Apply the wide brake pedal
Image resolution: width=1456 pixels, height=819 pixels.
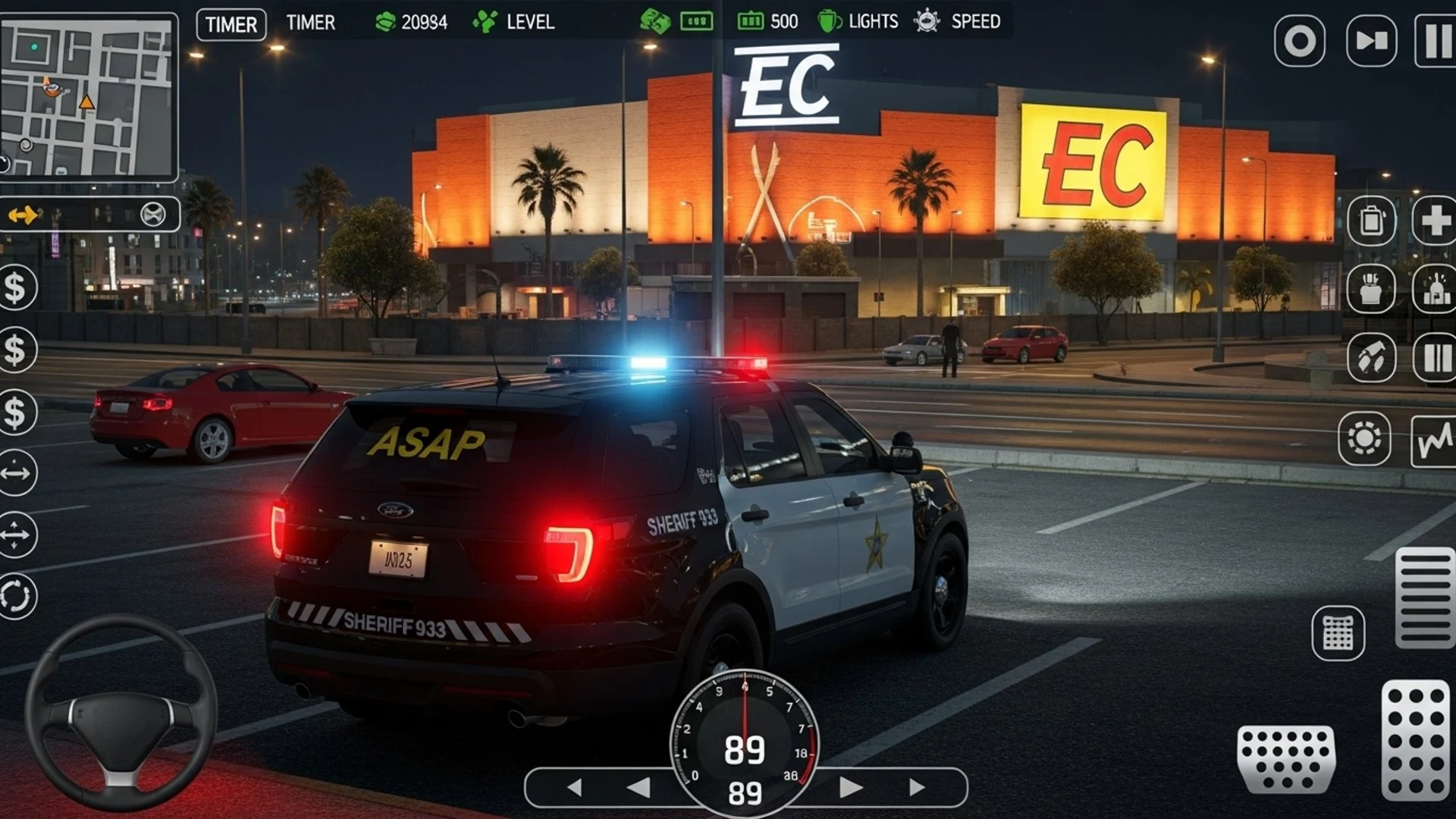pos(1285,760)
